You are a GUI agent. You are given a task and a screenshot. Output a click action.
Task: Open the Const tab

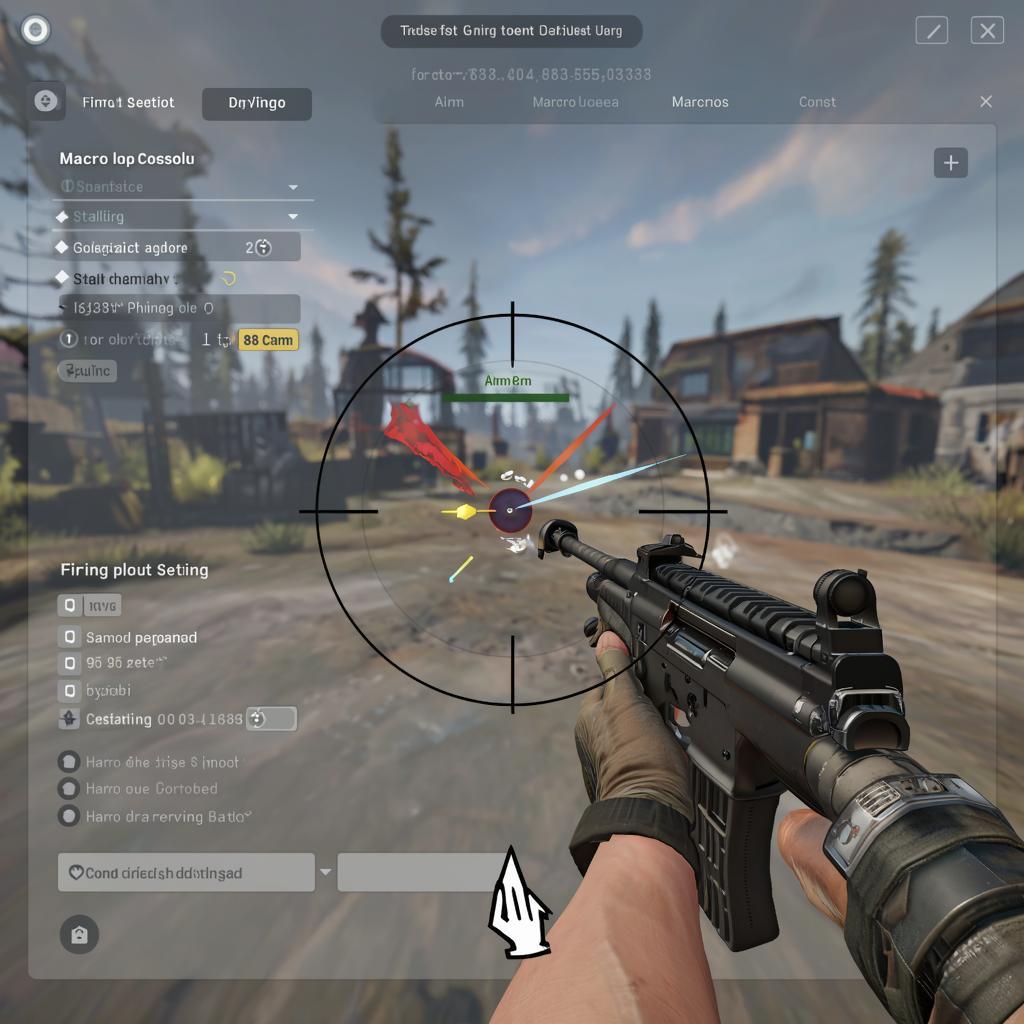point(817,102)
